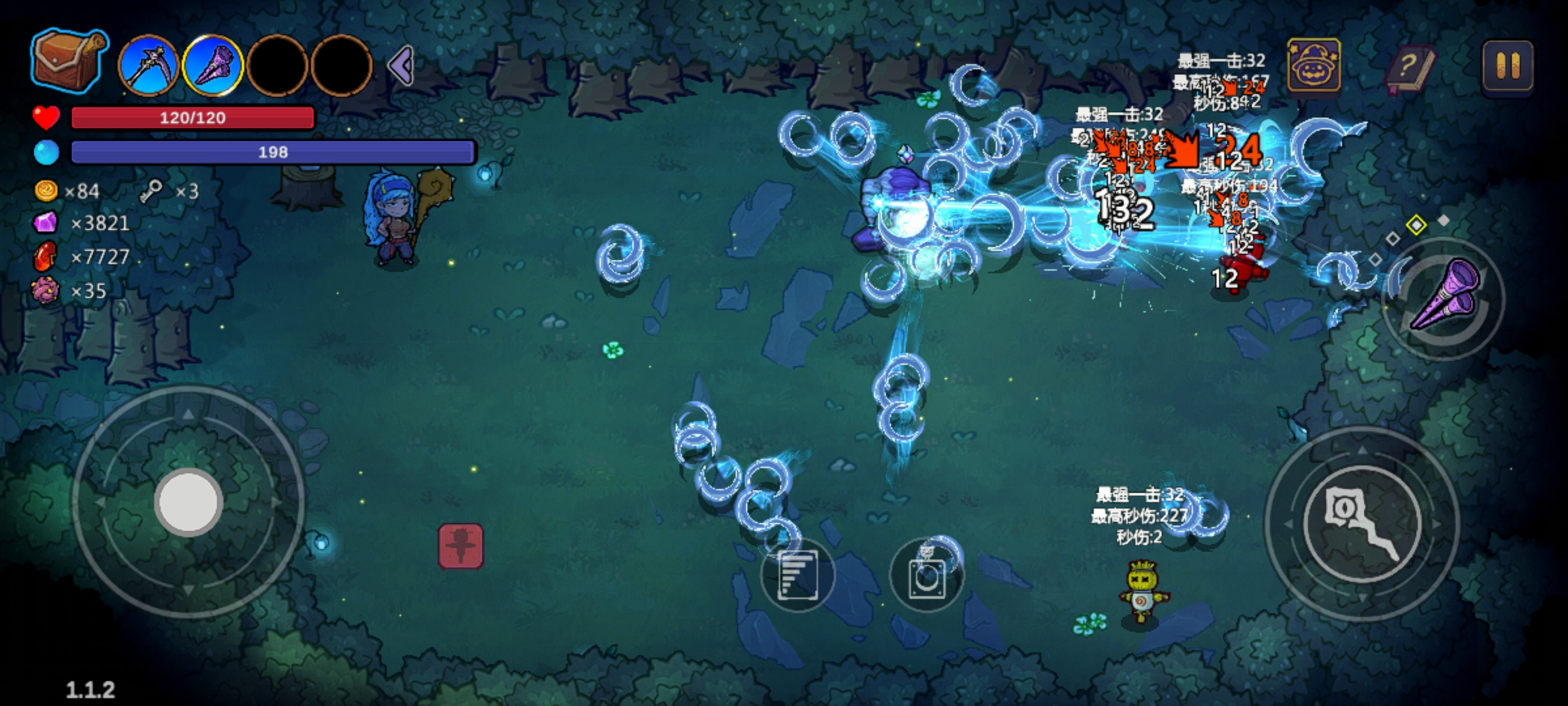The image size is (1568, 706).
Task: Pause the game
Action: point(1507,65)
